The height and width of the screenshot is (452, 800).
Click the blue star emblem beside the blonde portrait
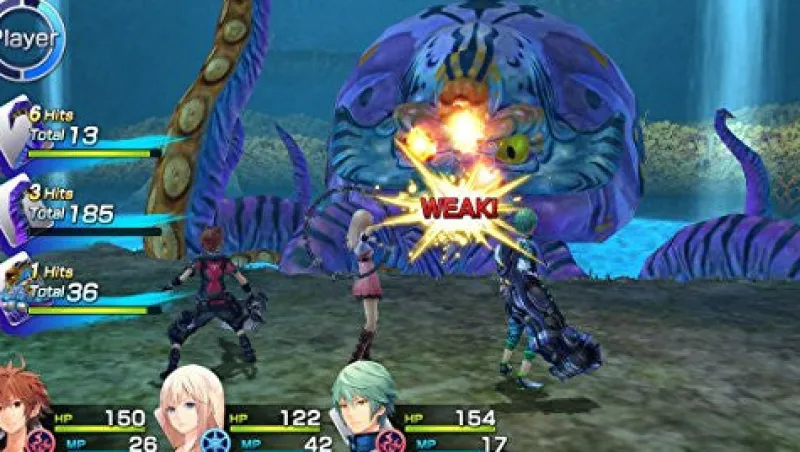tap(215, 440)
